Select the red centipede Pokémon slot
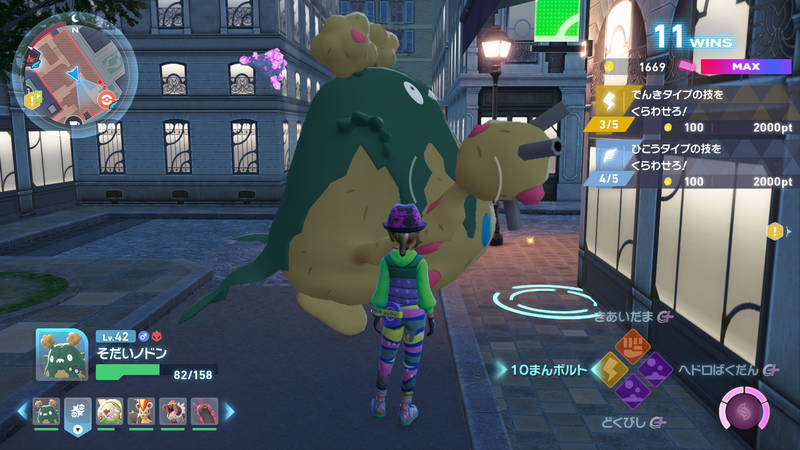Image resolution: width=800 pixels, height=450 pixels. [205, 412]
